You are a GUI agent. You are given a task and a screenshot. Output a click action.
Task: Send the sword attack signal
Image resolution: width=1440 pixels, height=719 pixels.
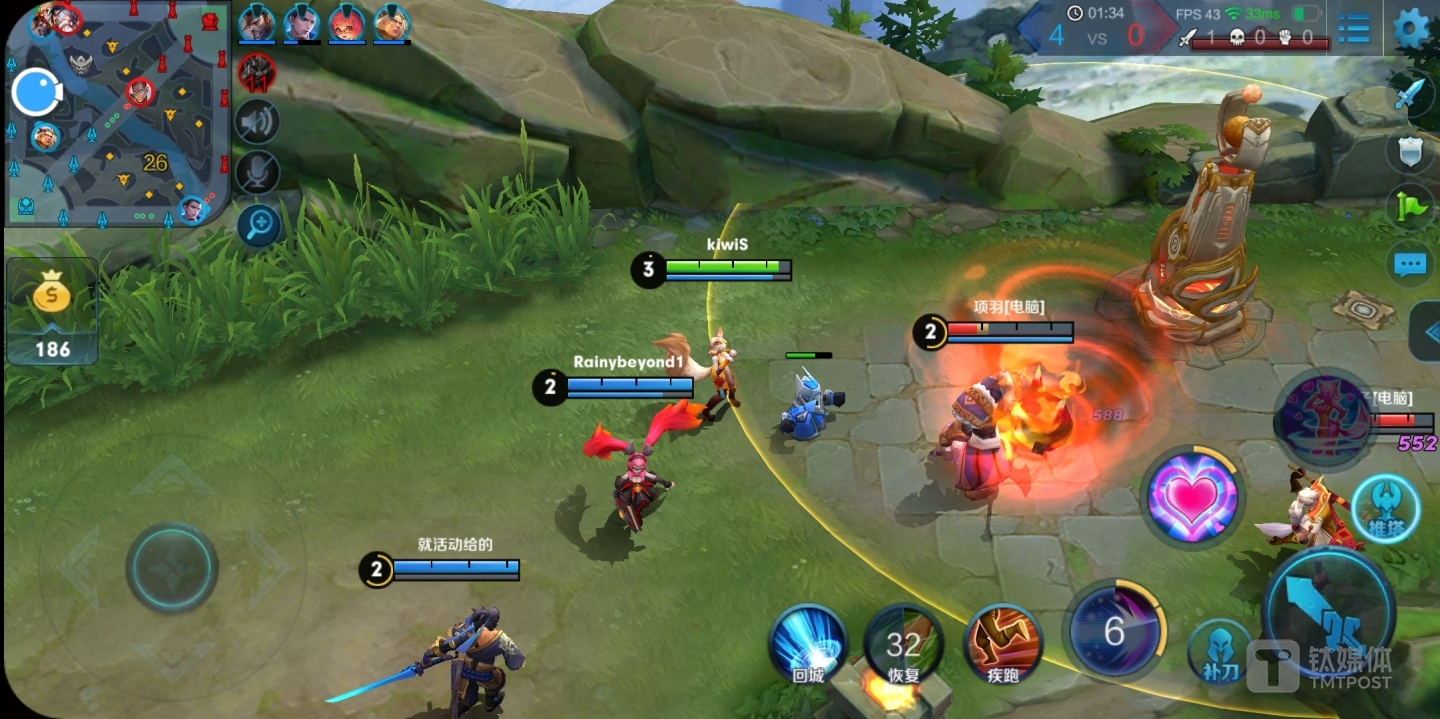click(1411, 95)
